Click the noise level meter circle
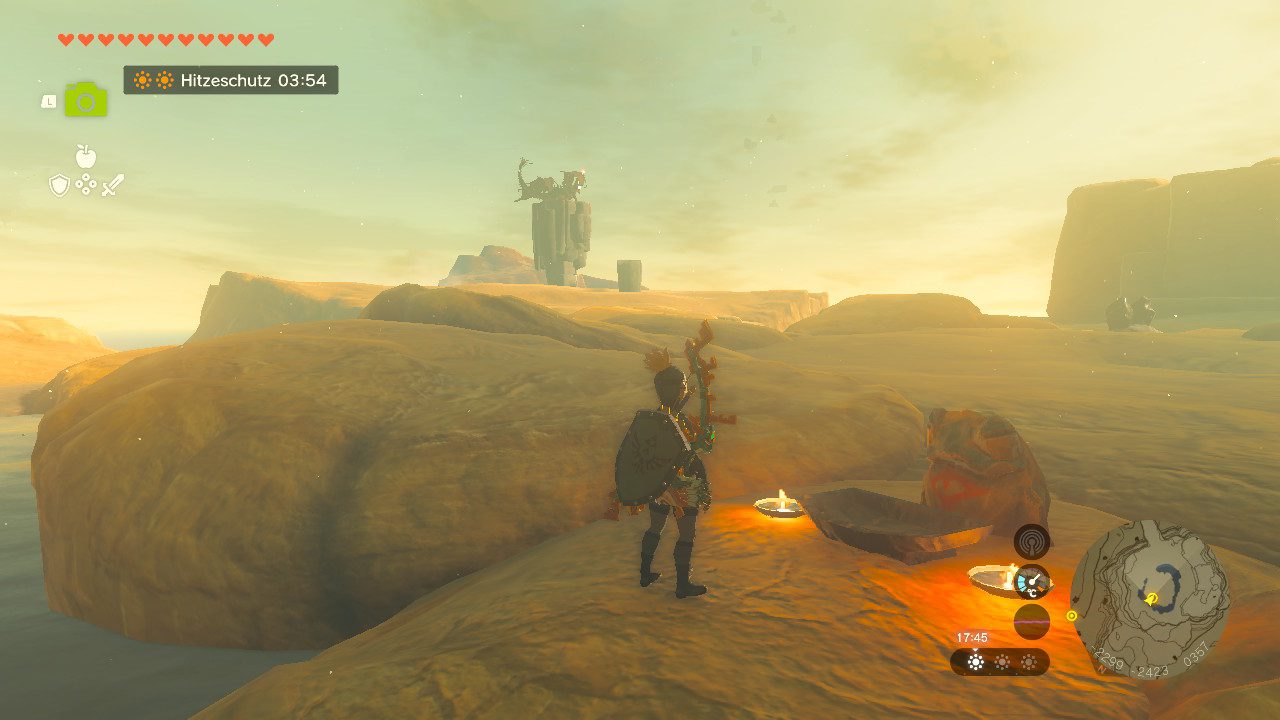The width and height of the screenshot is (1280, 720). coord(1031,621)
